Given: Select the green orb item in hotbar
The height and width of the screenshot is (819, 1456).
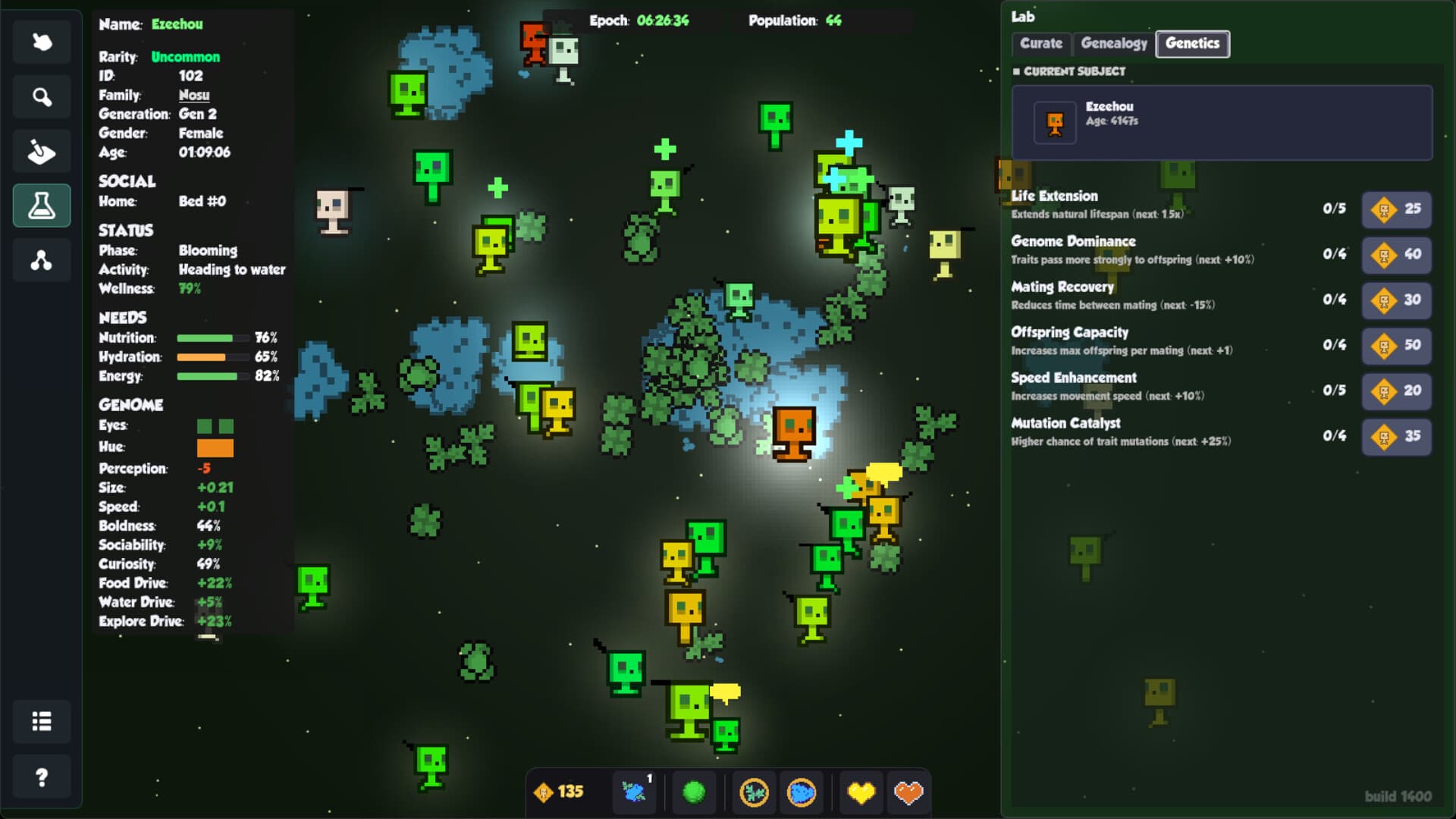Looking at the screenshot, I should tap(695, 792).
